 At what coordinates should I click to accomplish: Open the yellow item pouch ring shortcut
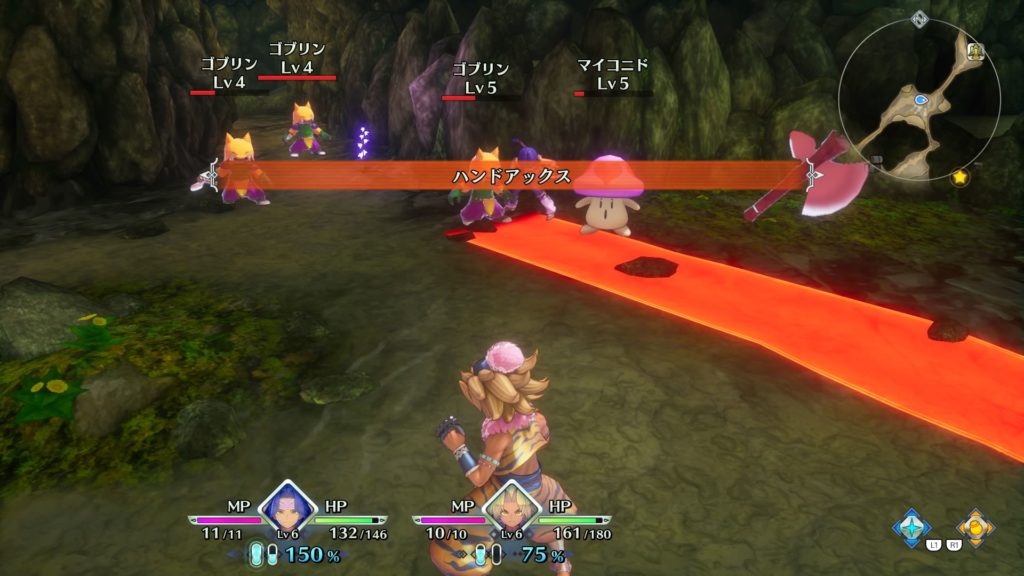(974, 527)
